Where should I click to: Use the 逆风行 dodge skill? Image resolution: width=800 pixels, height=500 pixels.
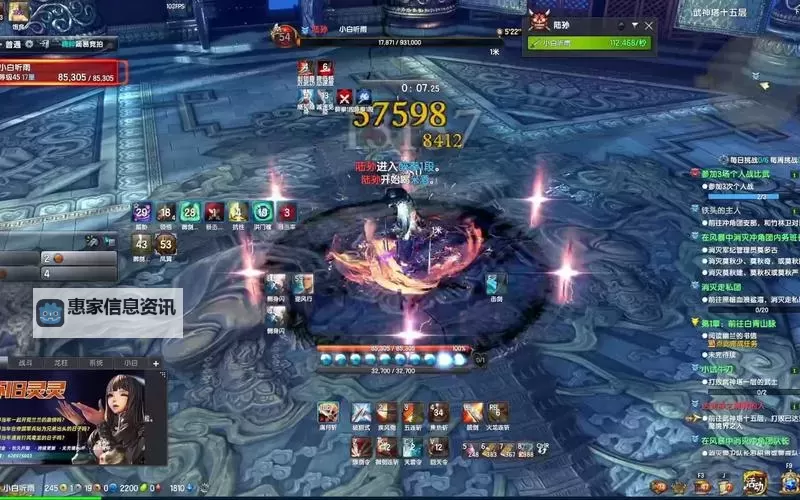point(304,283)
